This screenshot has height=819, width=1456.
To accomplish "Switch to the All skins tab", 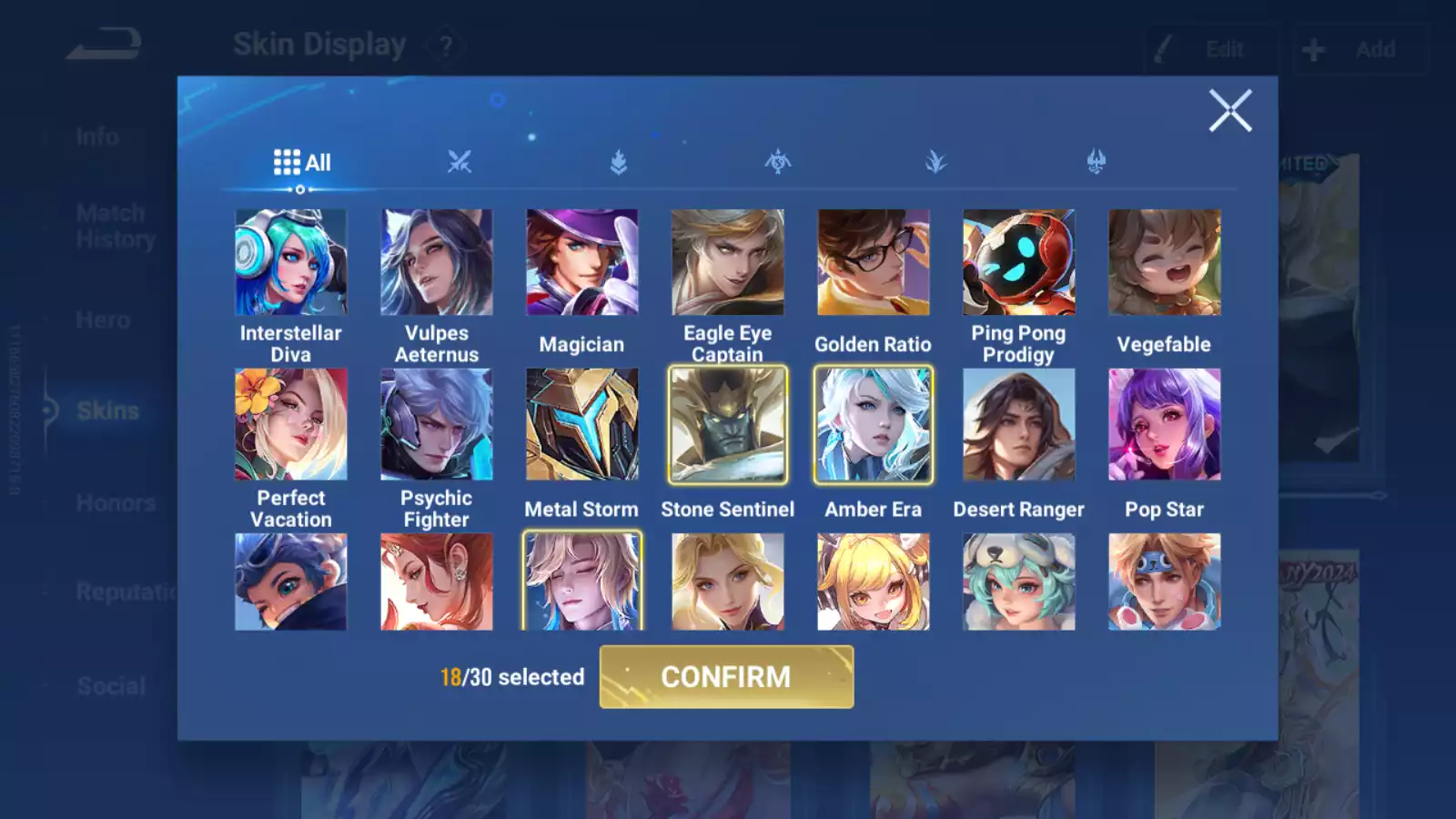I will tap(302, 163).
